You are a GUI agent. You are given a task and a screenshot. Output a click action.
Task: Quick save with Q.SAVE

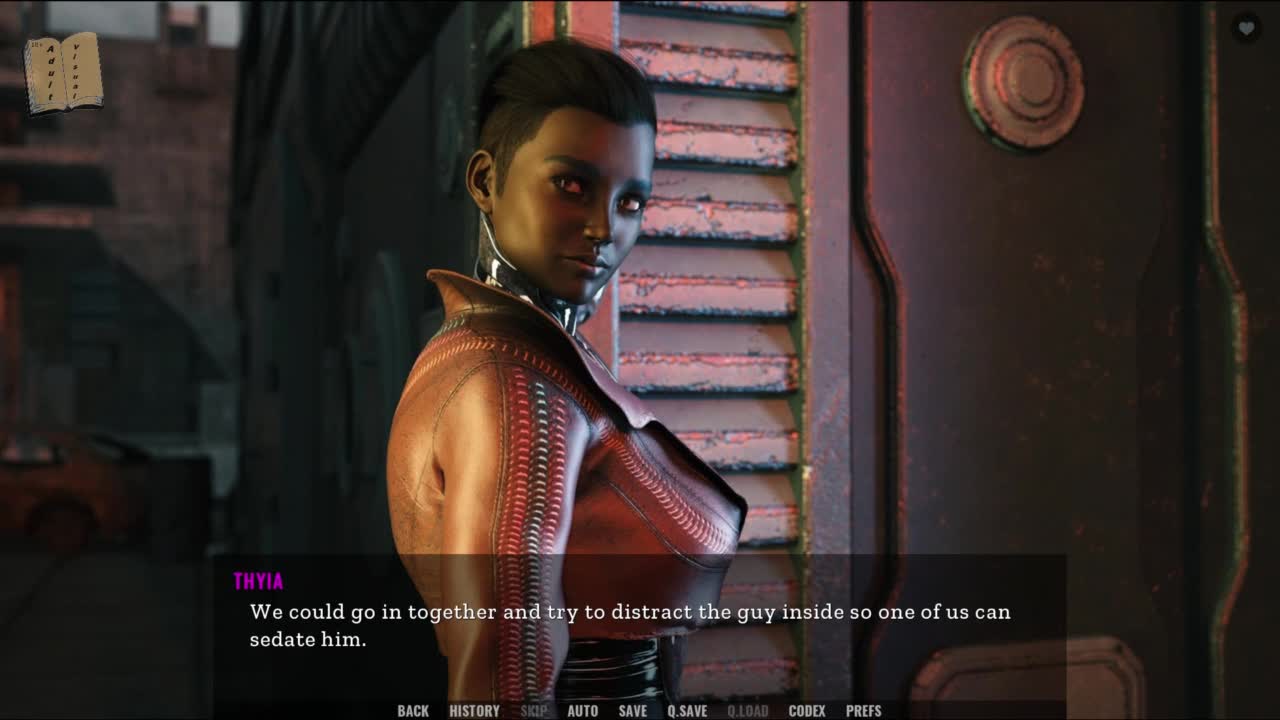tap(687, 711)
